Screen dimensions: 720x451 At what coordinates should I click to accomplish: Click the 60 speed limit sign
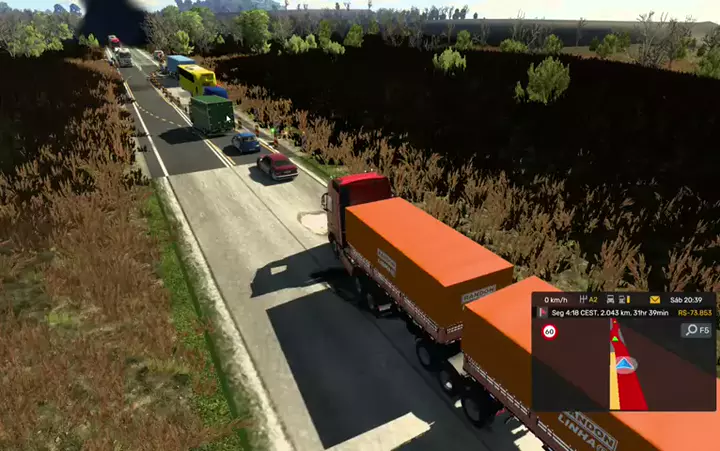point(549,332)
